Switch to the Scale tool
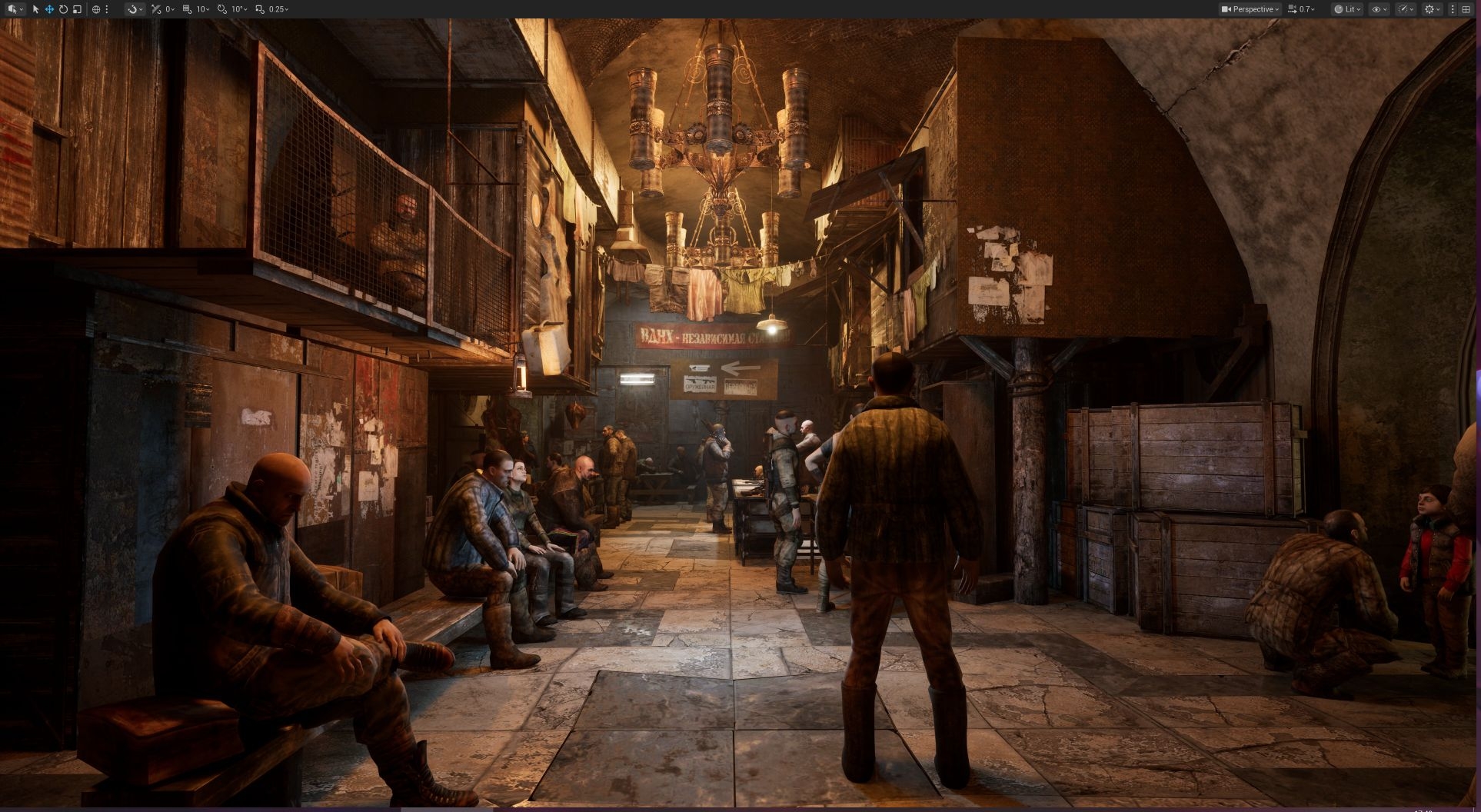This screenshot has width=1481, height=812. (77, 9)
